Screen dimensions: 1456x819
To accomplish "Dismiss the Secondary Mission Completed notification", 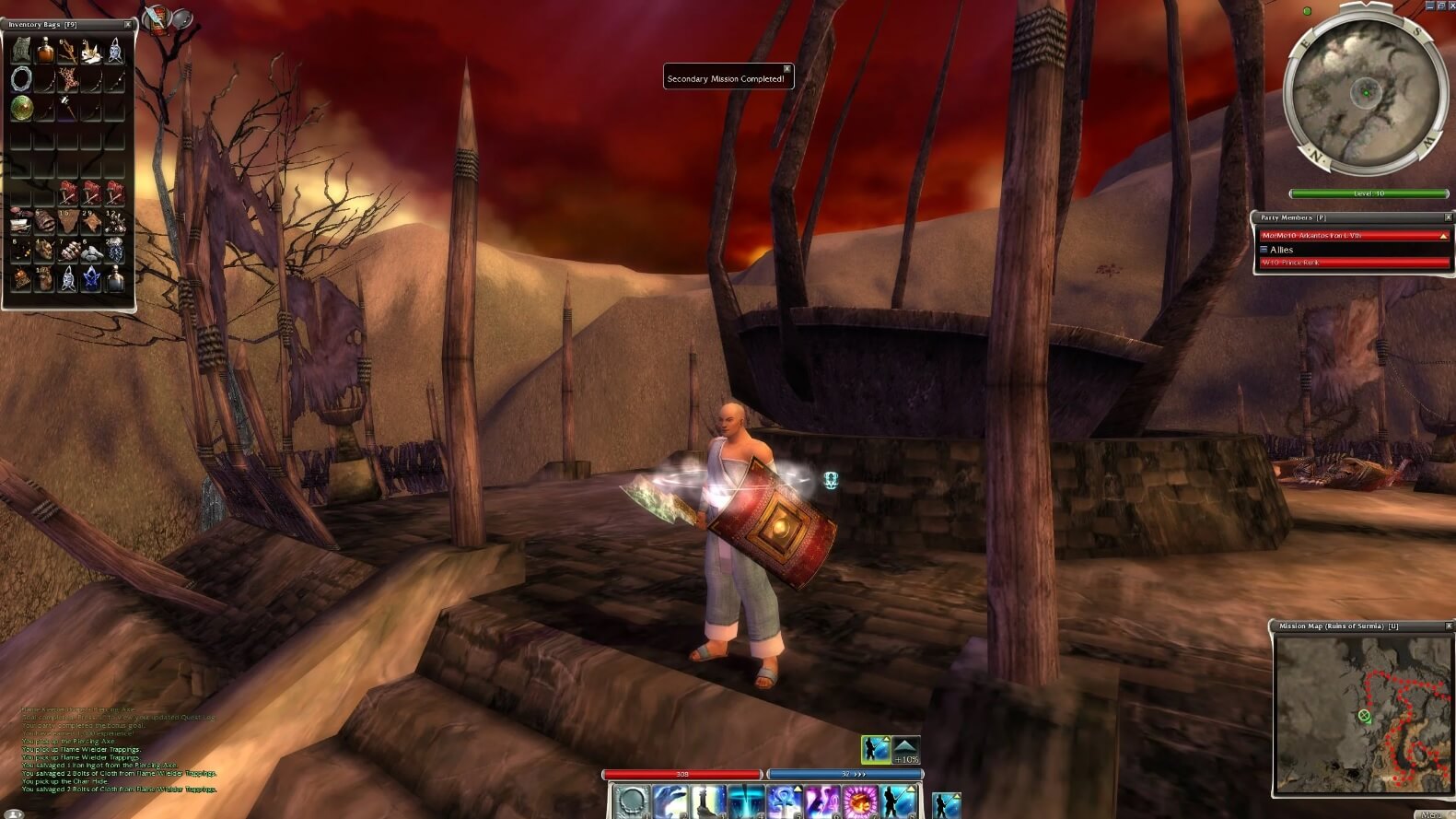I will [786, 68].
